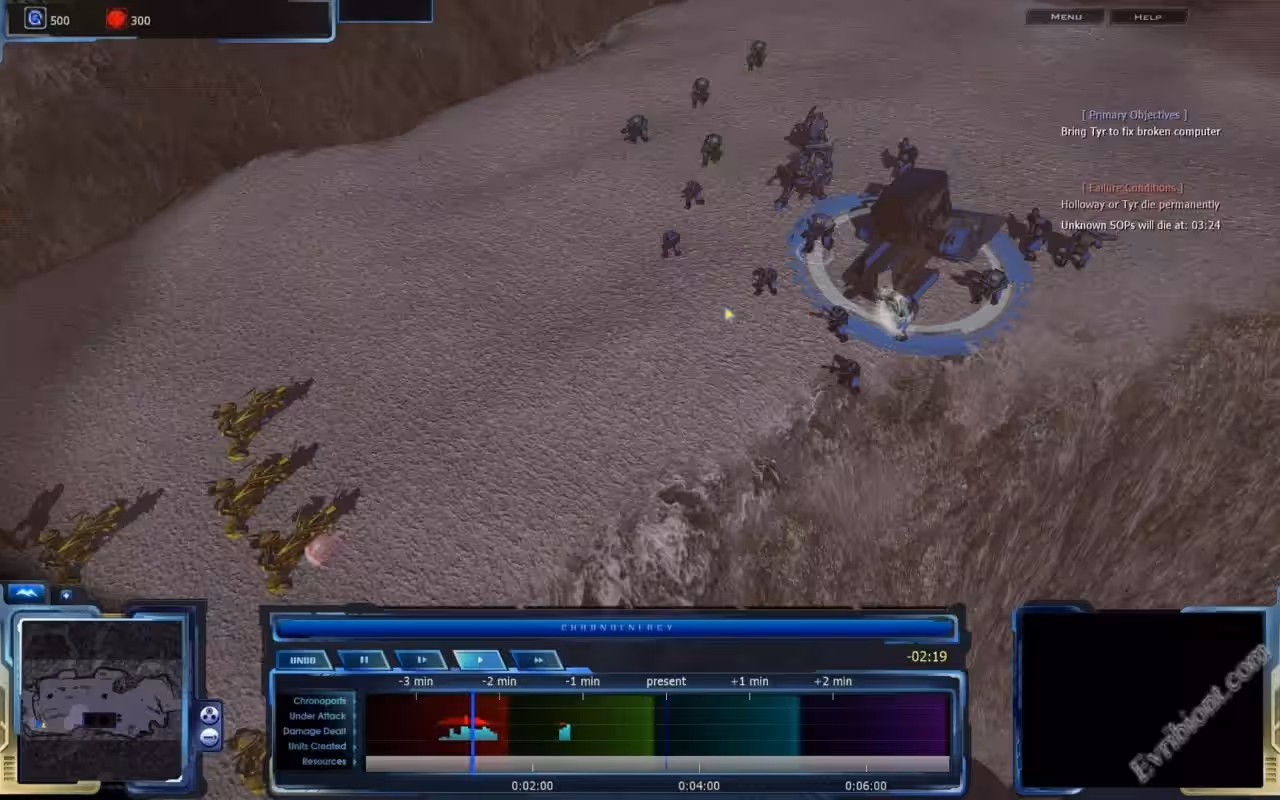This screenshot has width=1280, height=800.
Task: Jump to the present marker on the timeline
Action: click(666, 682)
